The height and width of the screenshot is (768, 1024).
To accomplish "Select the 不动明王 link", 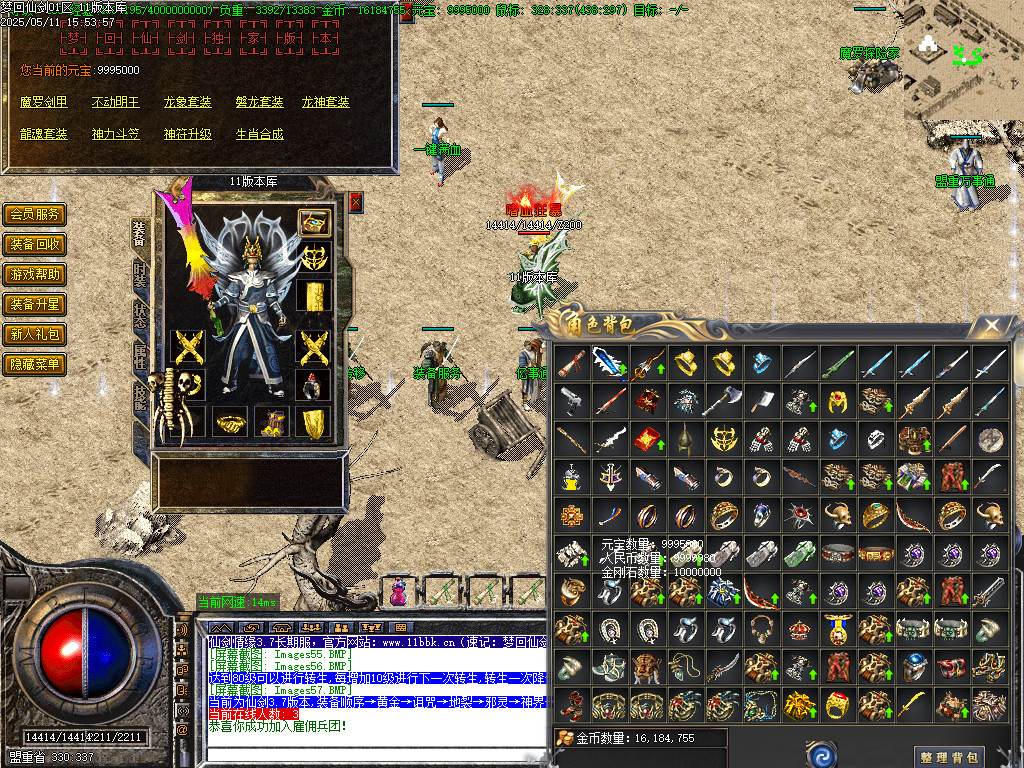I will 115,102.
